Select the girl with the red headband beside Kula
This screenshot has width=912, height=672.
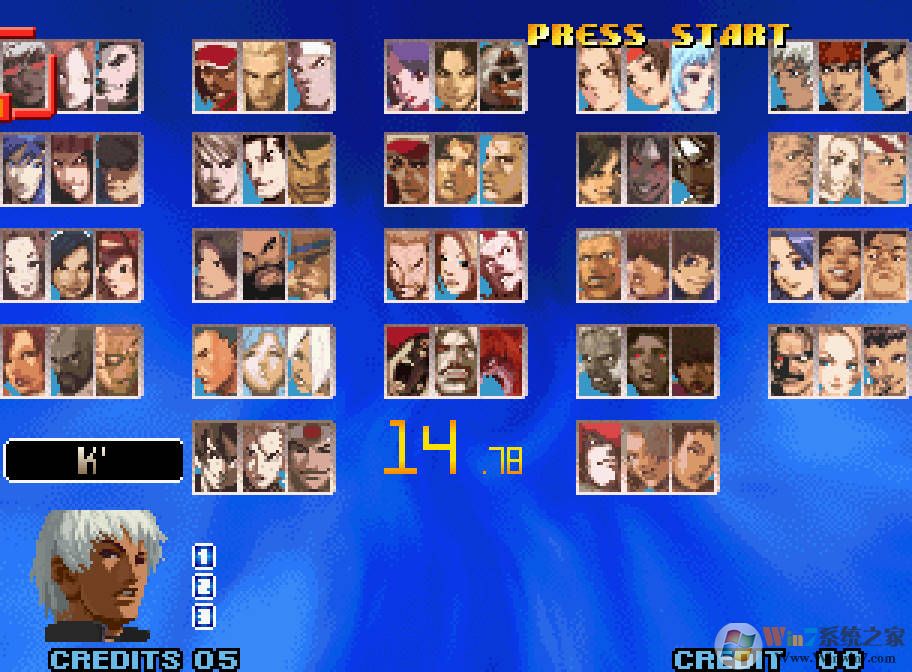(647, 76)
